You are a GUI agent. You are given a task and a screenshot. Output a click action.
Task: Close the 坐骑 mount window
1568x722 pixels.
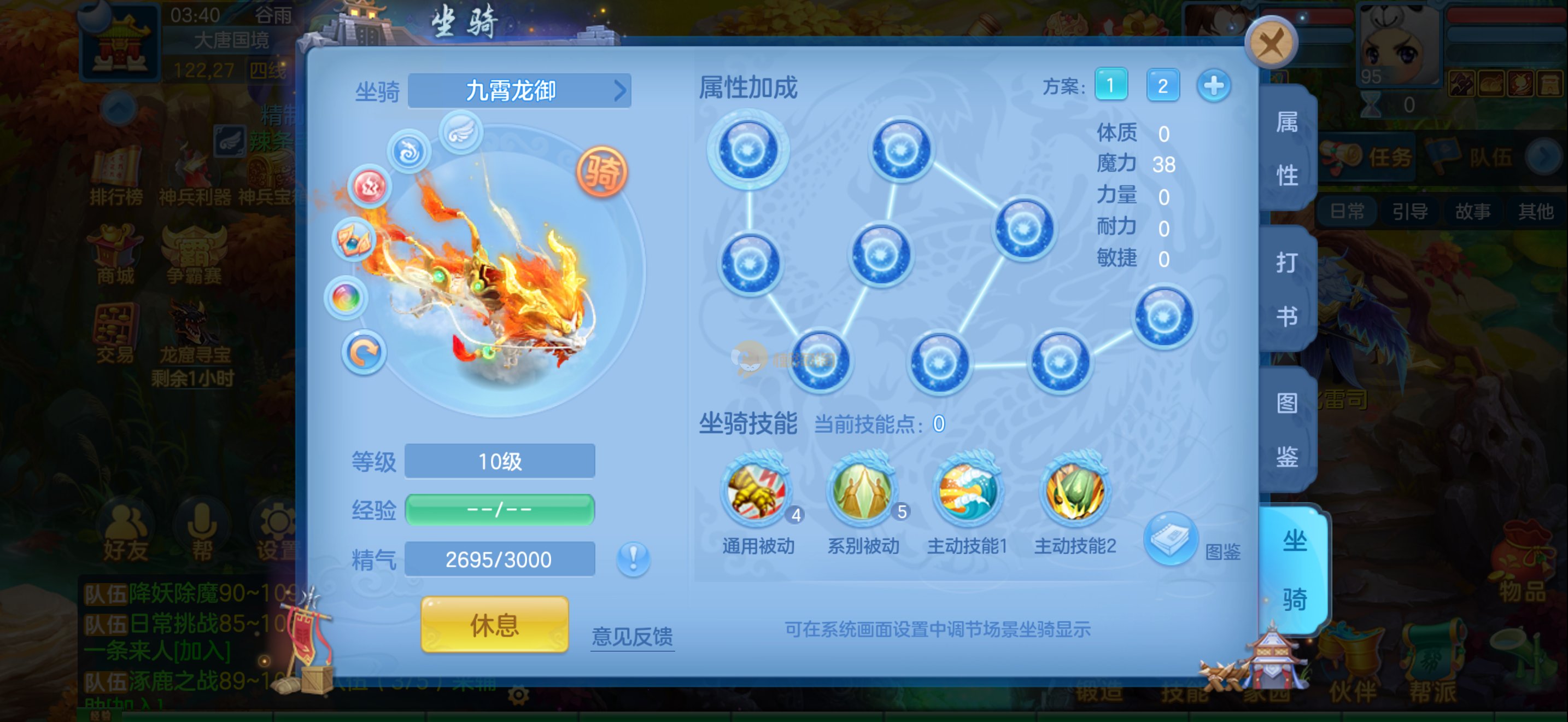[1271, 43]
